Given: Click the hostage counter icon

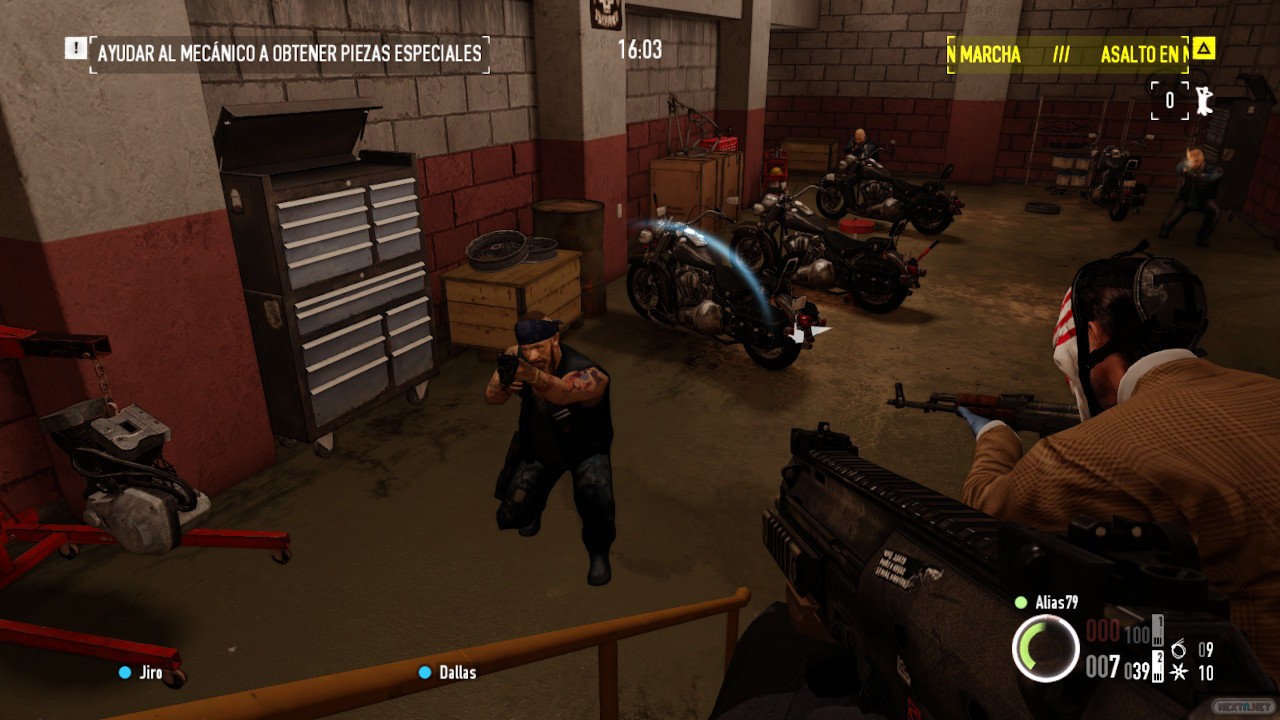Looking at the screenshot, I should (1204, 100).
